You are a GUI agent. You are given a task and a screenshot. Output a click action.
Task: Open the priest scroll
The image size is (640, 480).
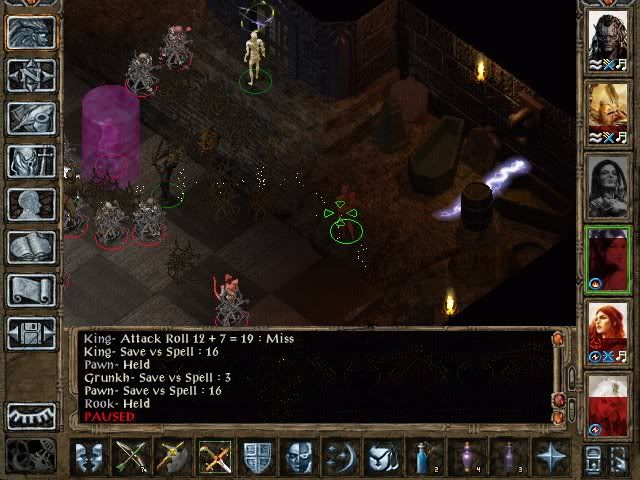31,290
